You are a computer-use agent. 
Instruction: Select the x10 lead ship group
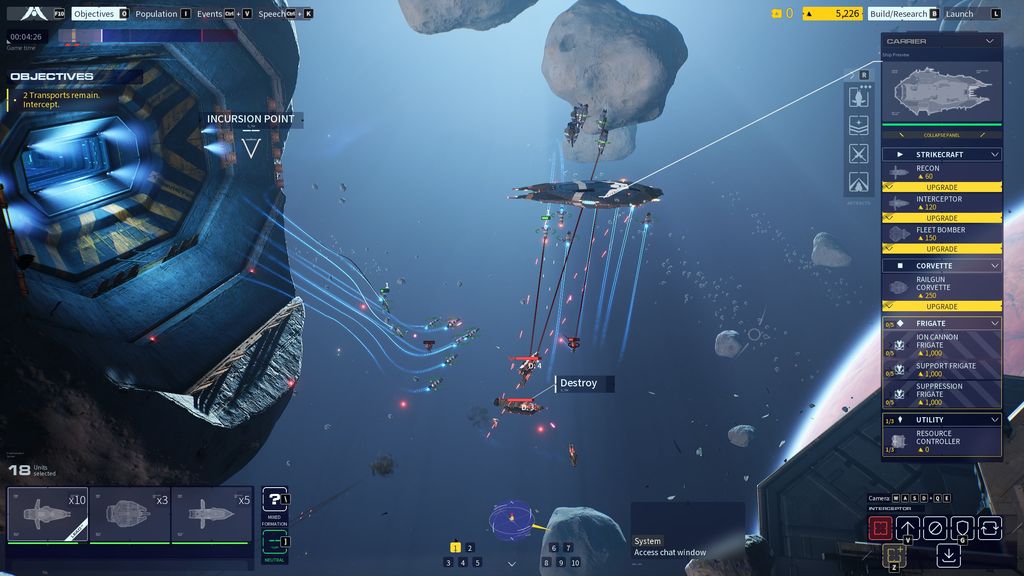click(48, 514)
